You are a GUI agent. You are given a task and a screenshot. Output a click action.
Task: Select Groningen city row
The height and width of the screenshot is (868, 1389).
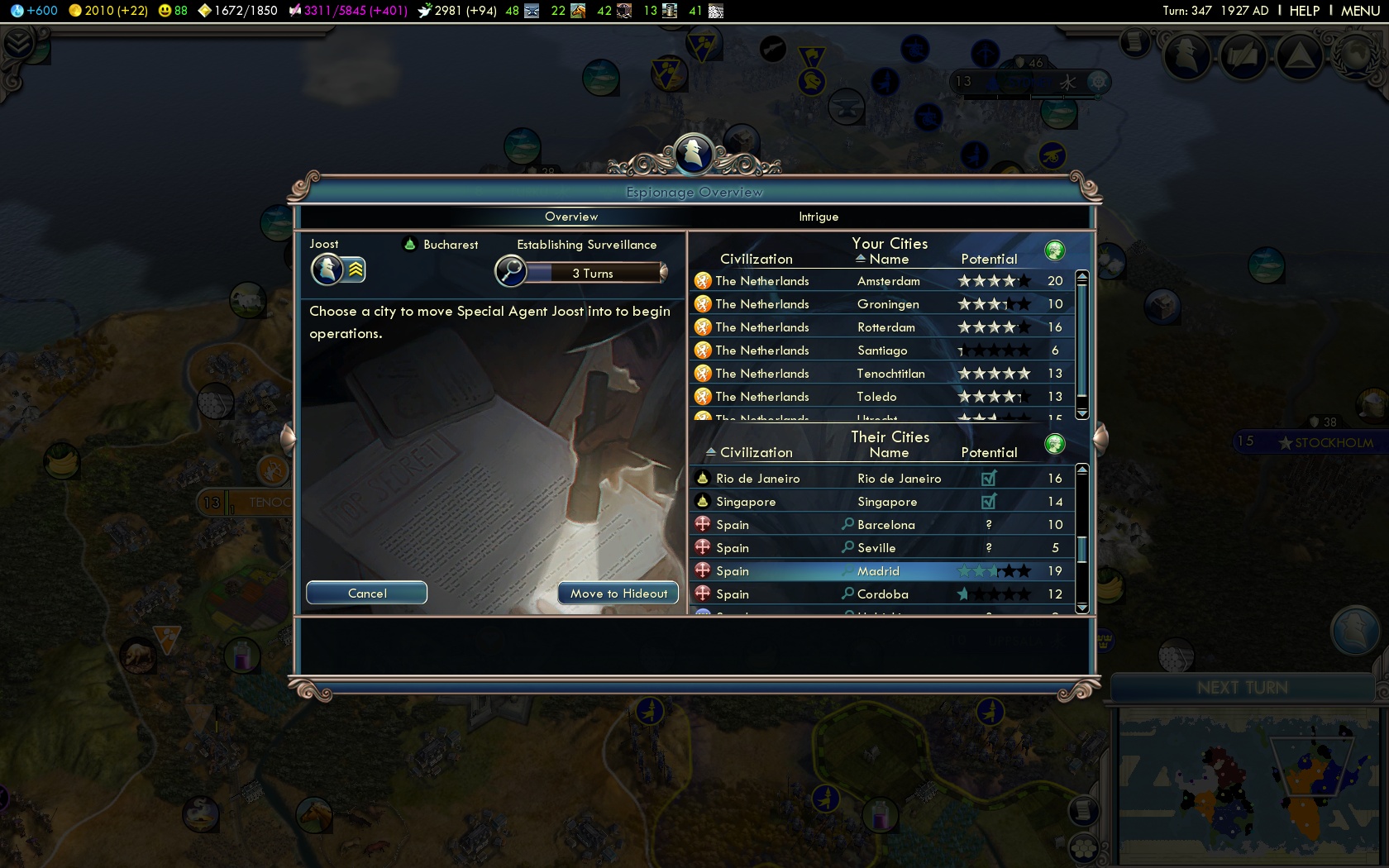(888, 304)
